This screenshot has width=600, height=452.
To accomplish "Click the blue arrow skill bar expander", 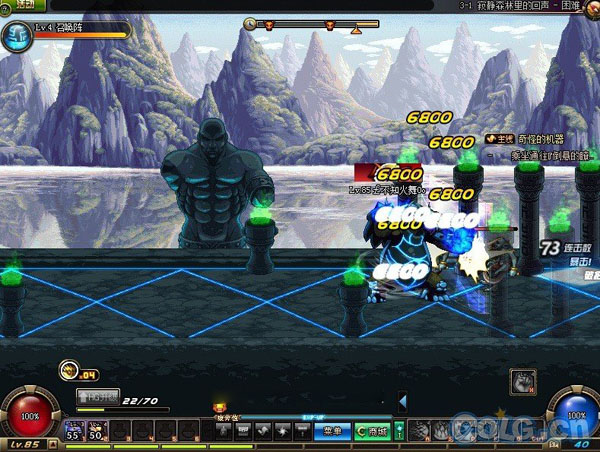I will [x=402, y=402].
